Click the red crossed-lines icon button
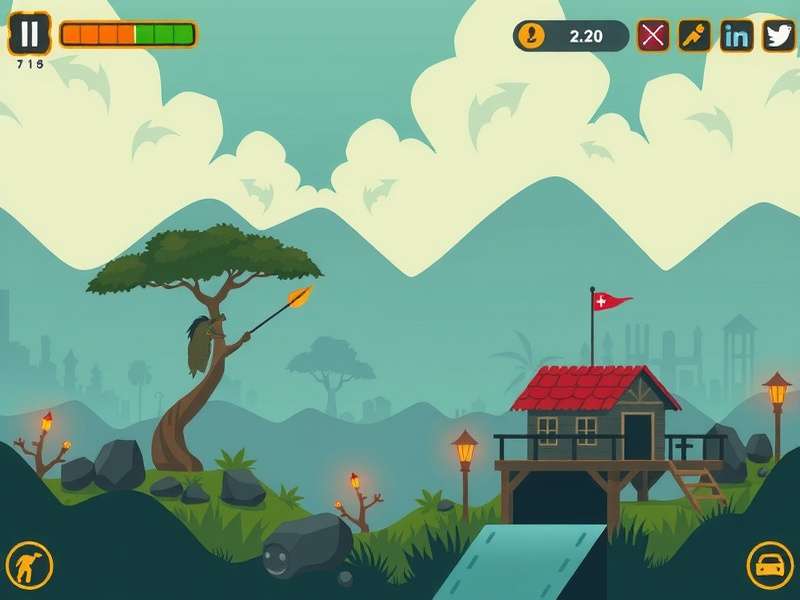Viewport: 800px width, 600px height. tap(653, 36)
